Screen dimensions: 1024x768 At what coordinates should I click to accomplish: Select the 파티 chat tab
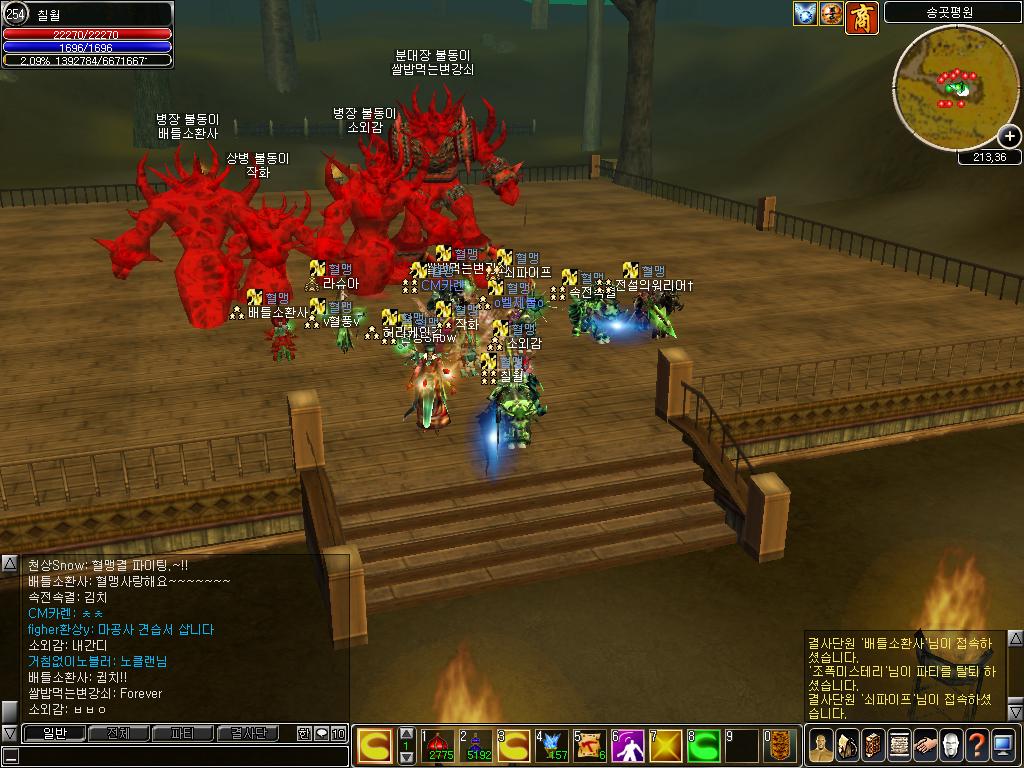[183, 734]
